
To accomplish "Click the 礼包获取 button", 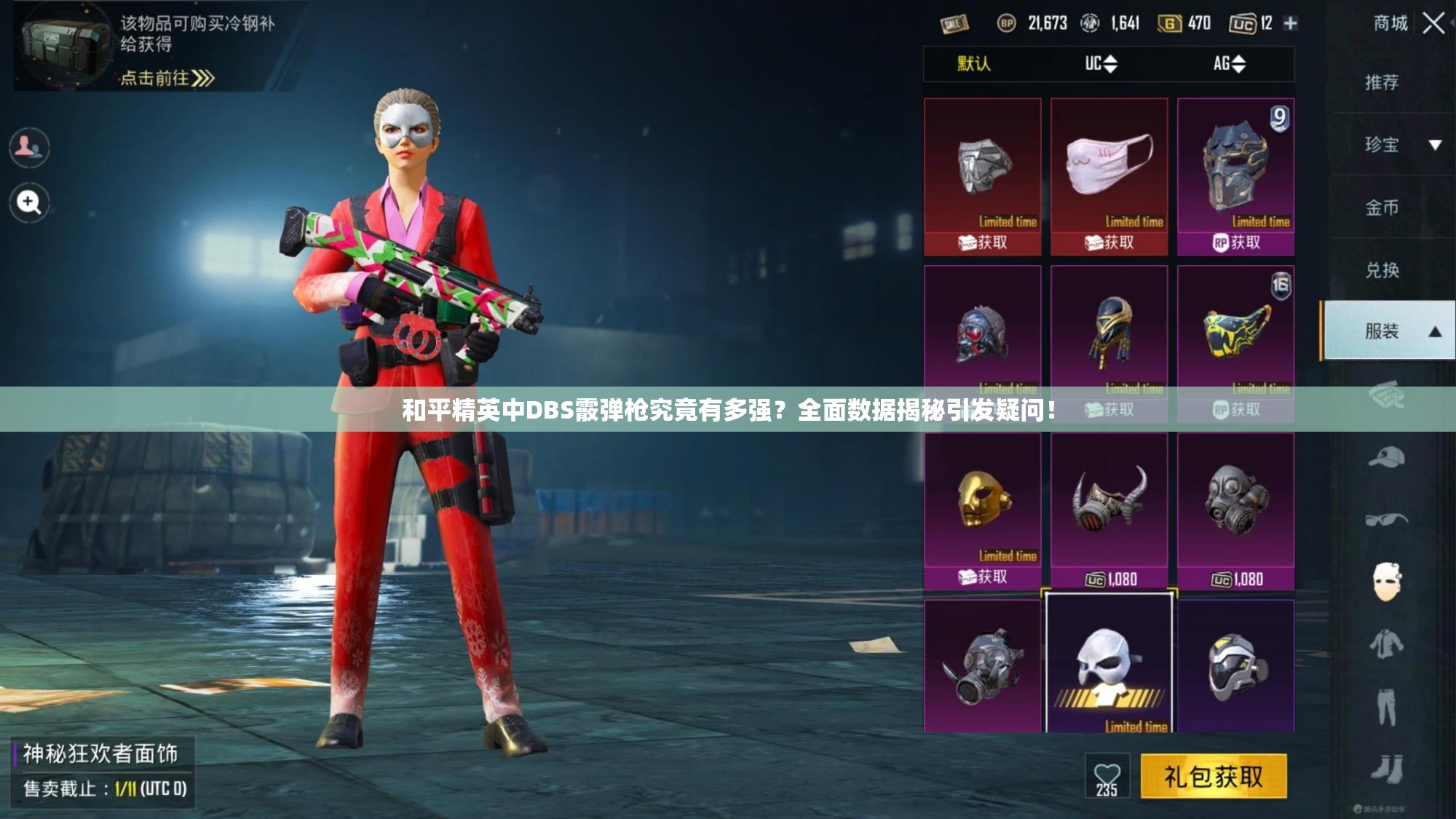I will (1213, 777).
